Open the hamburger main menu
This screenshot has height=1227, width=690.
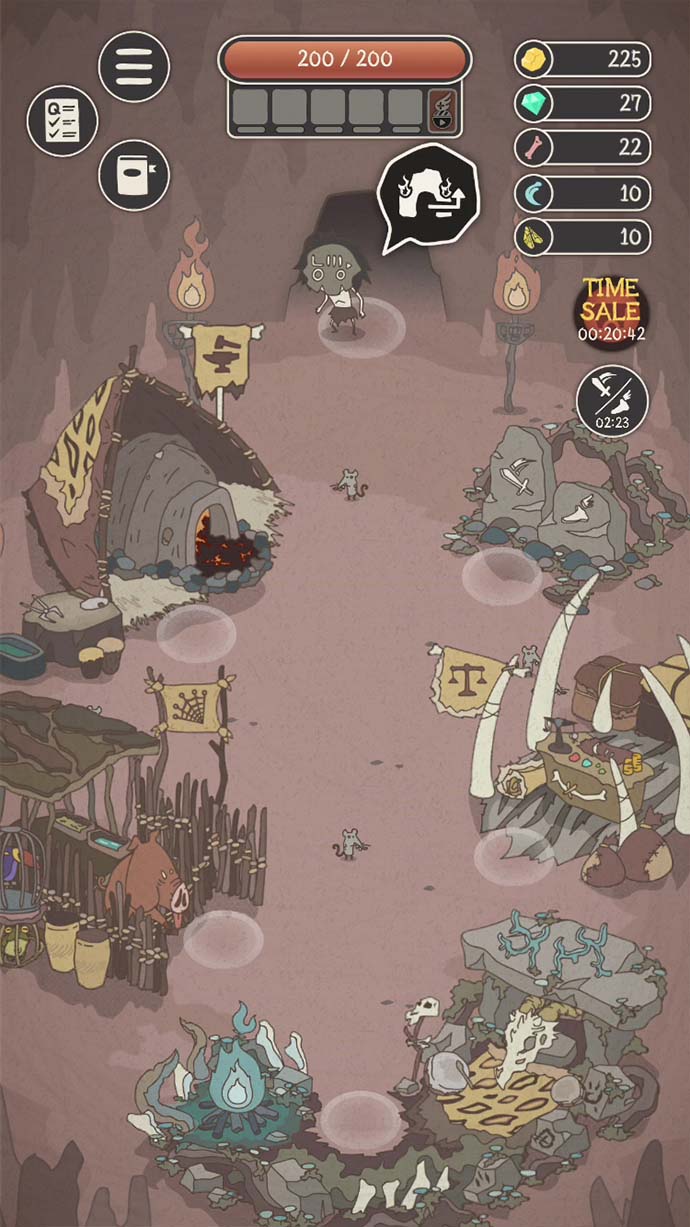click(134, 66)
